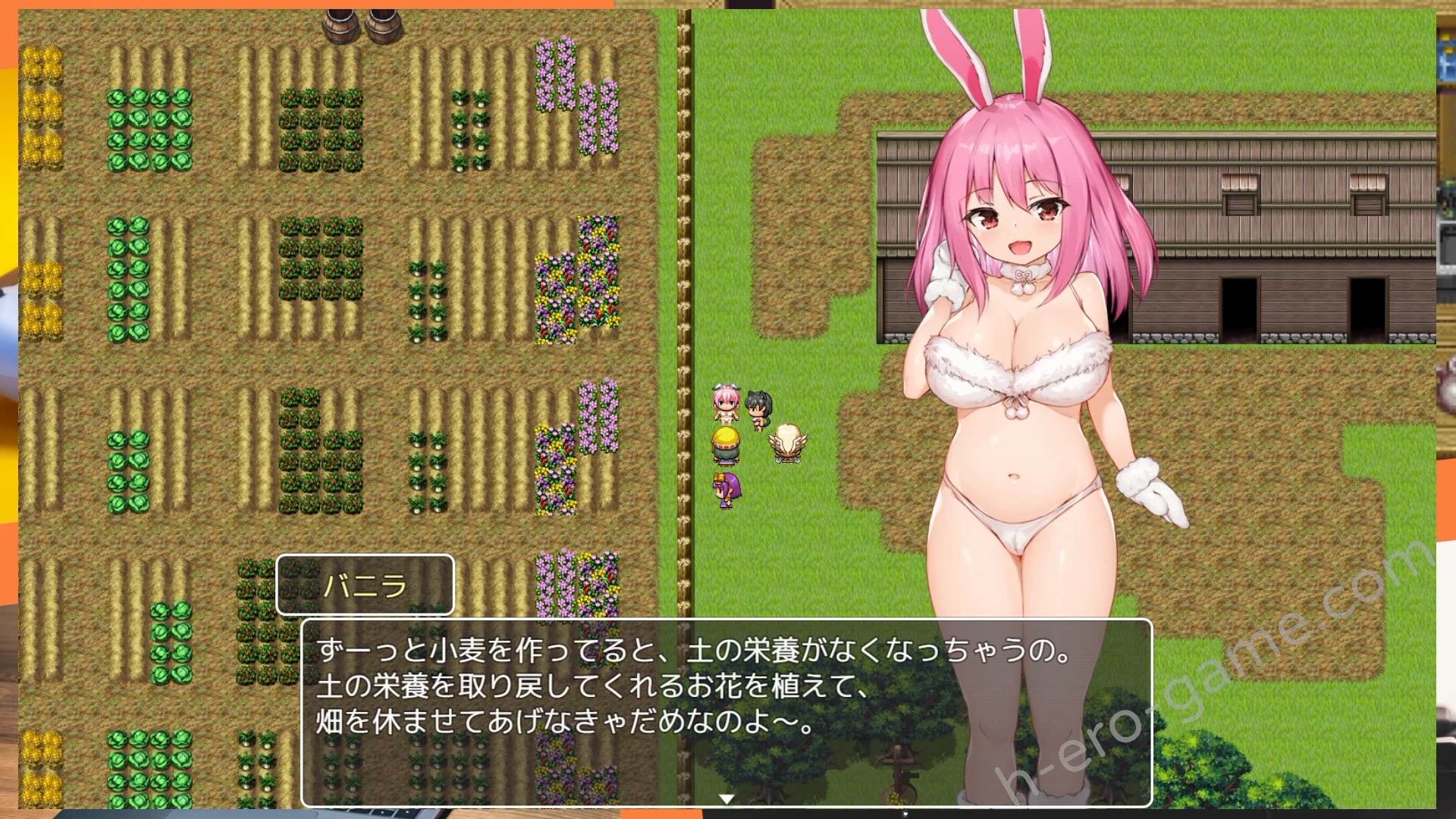
Task: Click the yellow-hatted farmer sprite
Action: 724,444
